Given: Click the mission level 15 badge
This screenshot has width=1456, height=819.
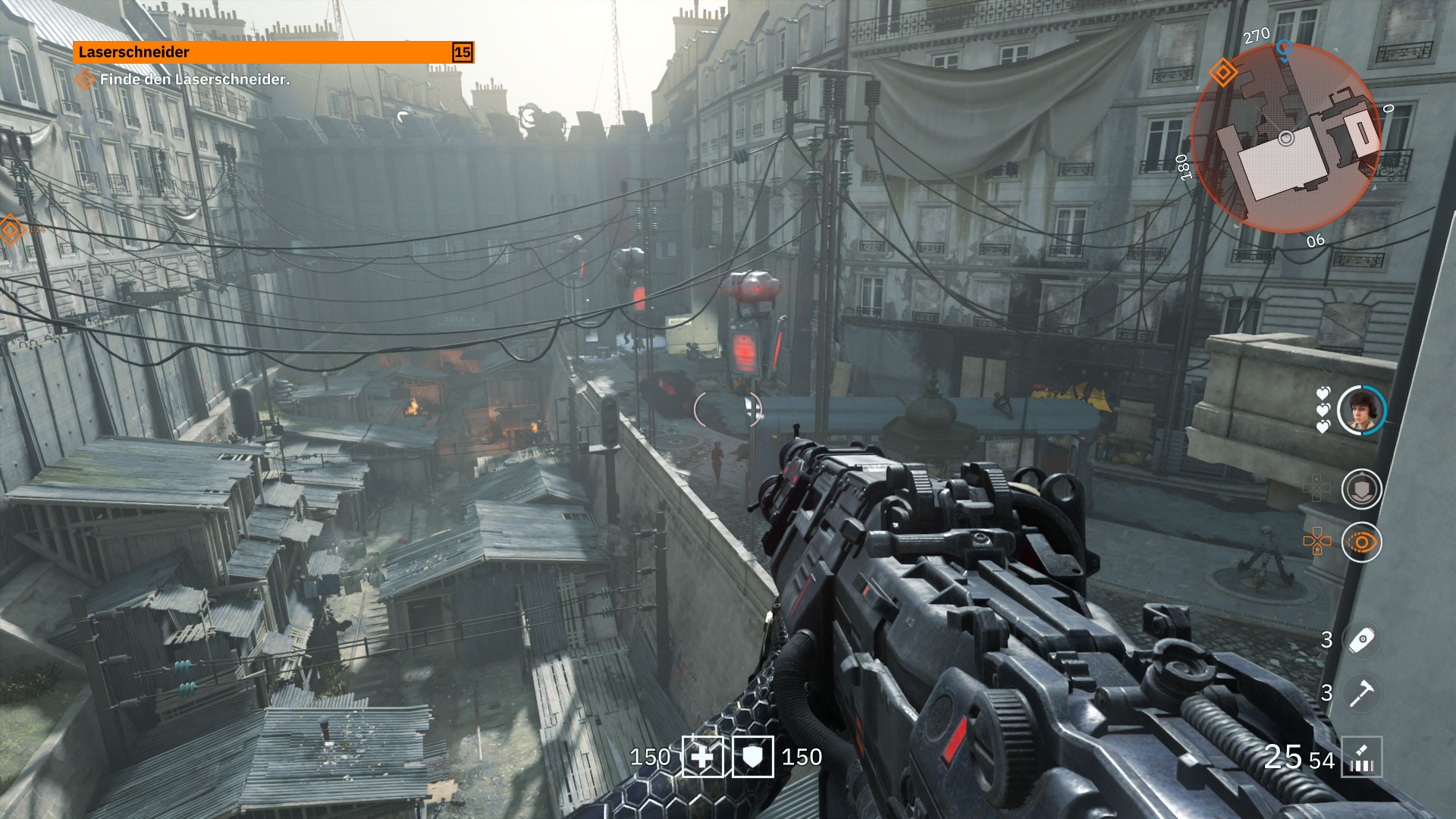Looking at the screenshot, I should coord(462,52).
